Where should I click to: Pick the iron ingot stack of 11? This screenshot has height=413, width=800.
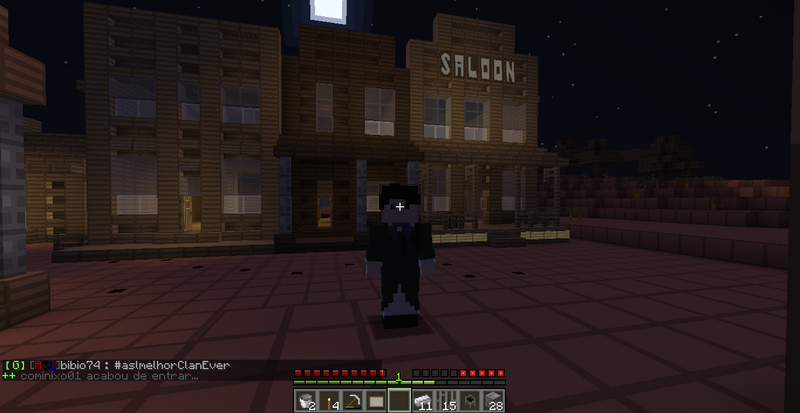point(423,401)
